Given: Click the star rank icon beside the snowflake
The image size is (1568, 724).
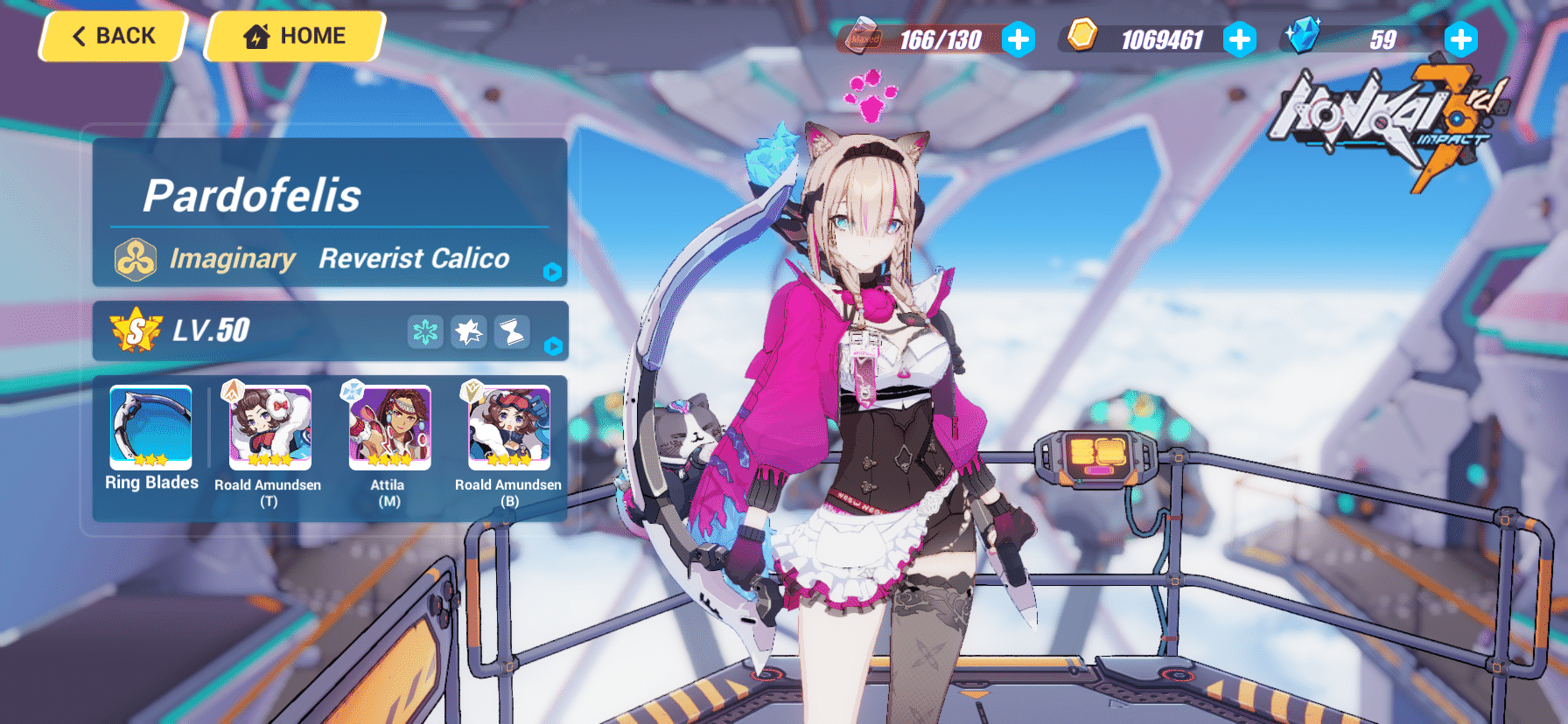Looking at the screenshot, I should (x=468, y=333).
